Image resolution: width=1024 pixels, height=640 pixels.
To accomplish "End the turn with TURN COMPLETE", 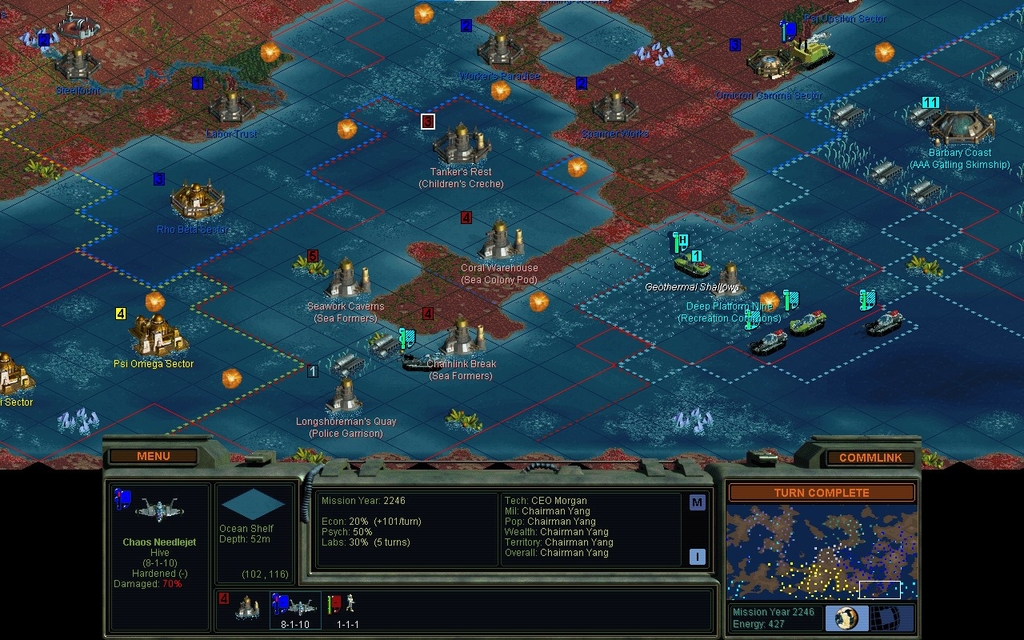I will (821, 493).
